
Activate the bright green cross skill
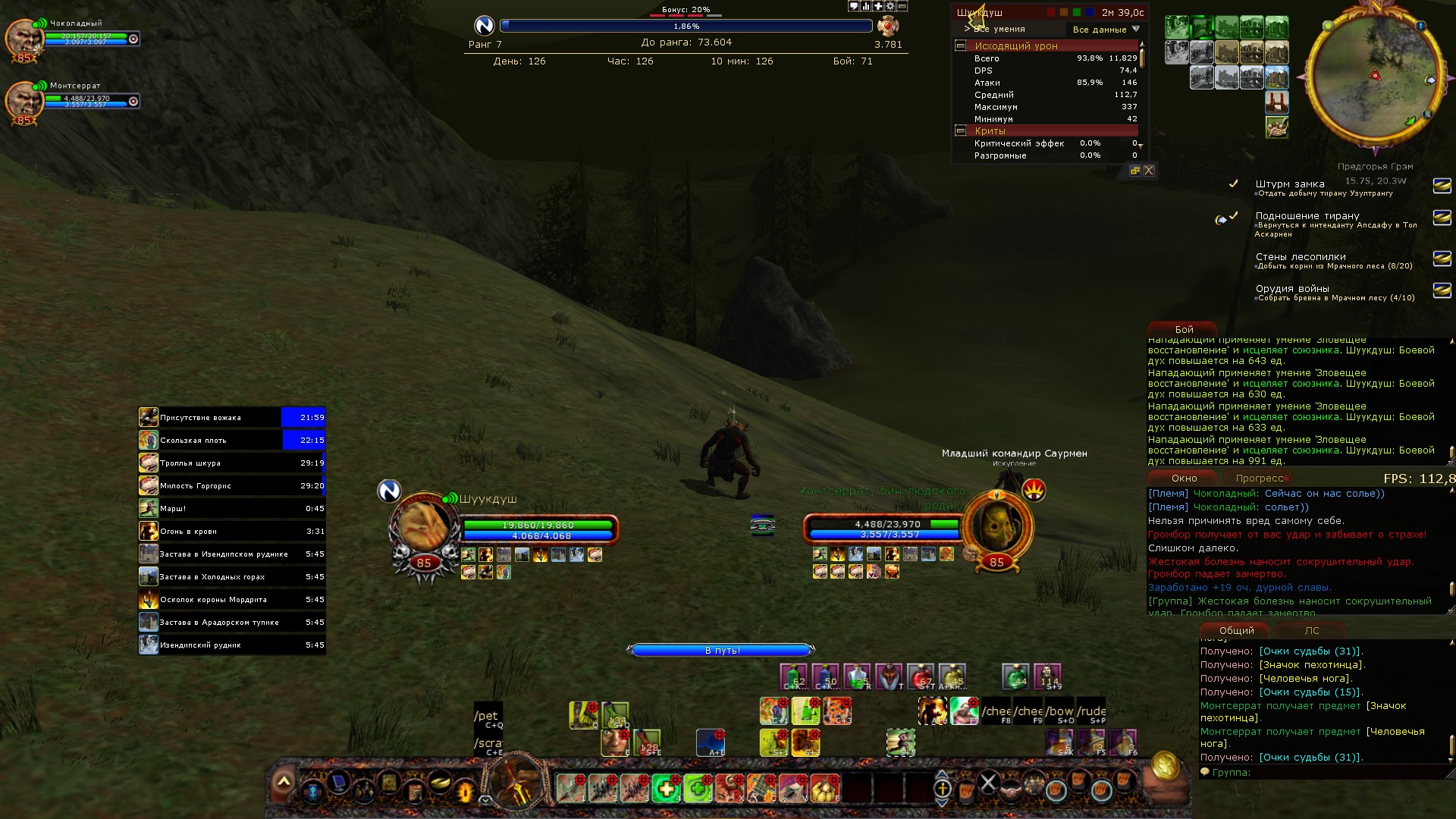point(667,789)
